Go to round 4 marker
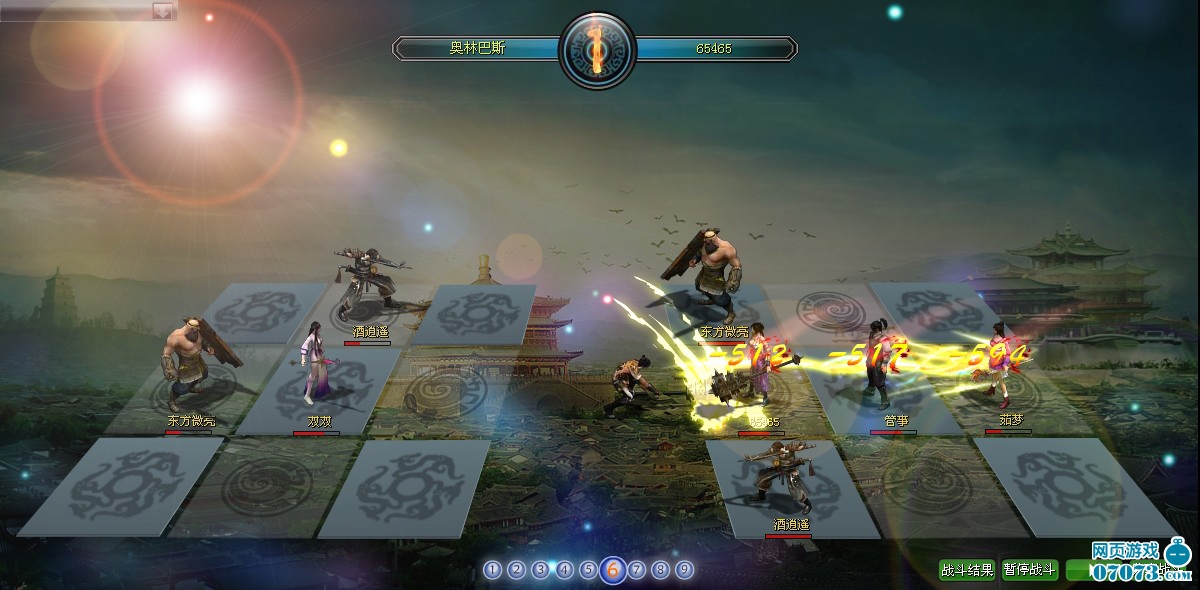Image resolution: width=1200 pixels, height=590 pixels. pyautogui.click(x=564, y=570)
